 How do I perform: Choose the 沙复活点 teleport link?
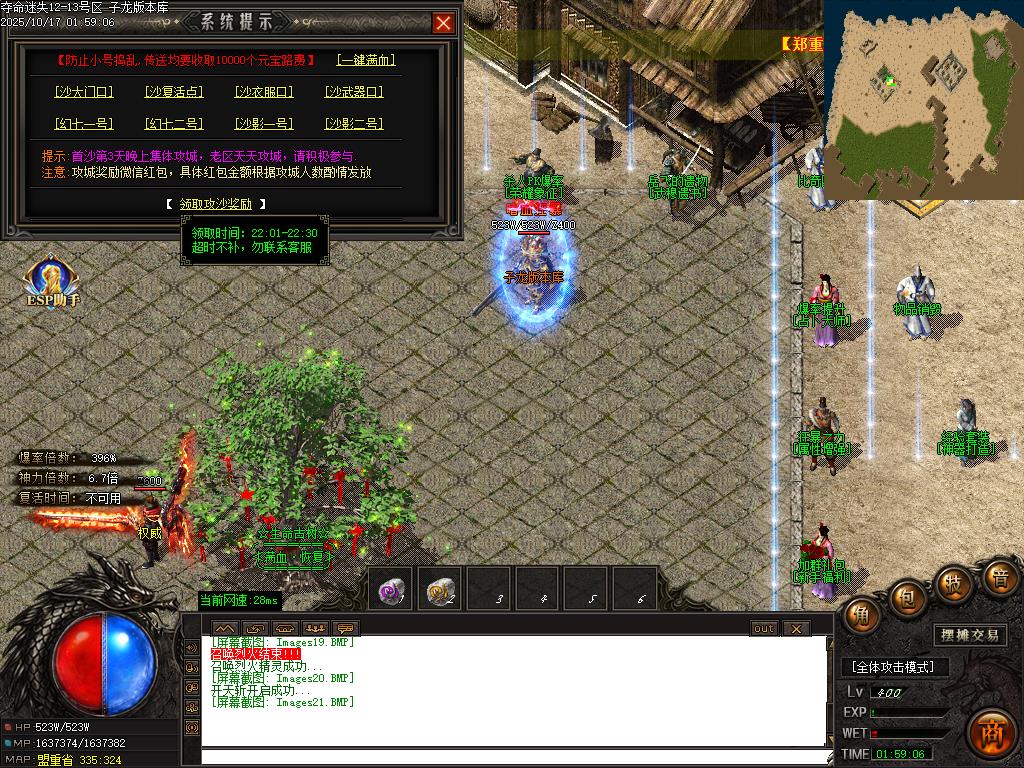pos(174,92)
